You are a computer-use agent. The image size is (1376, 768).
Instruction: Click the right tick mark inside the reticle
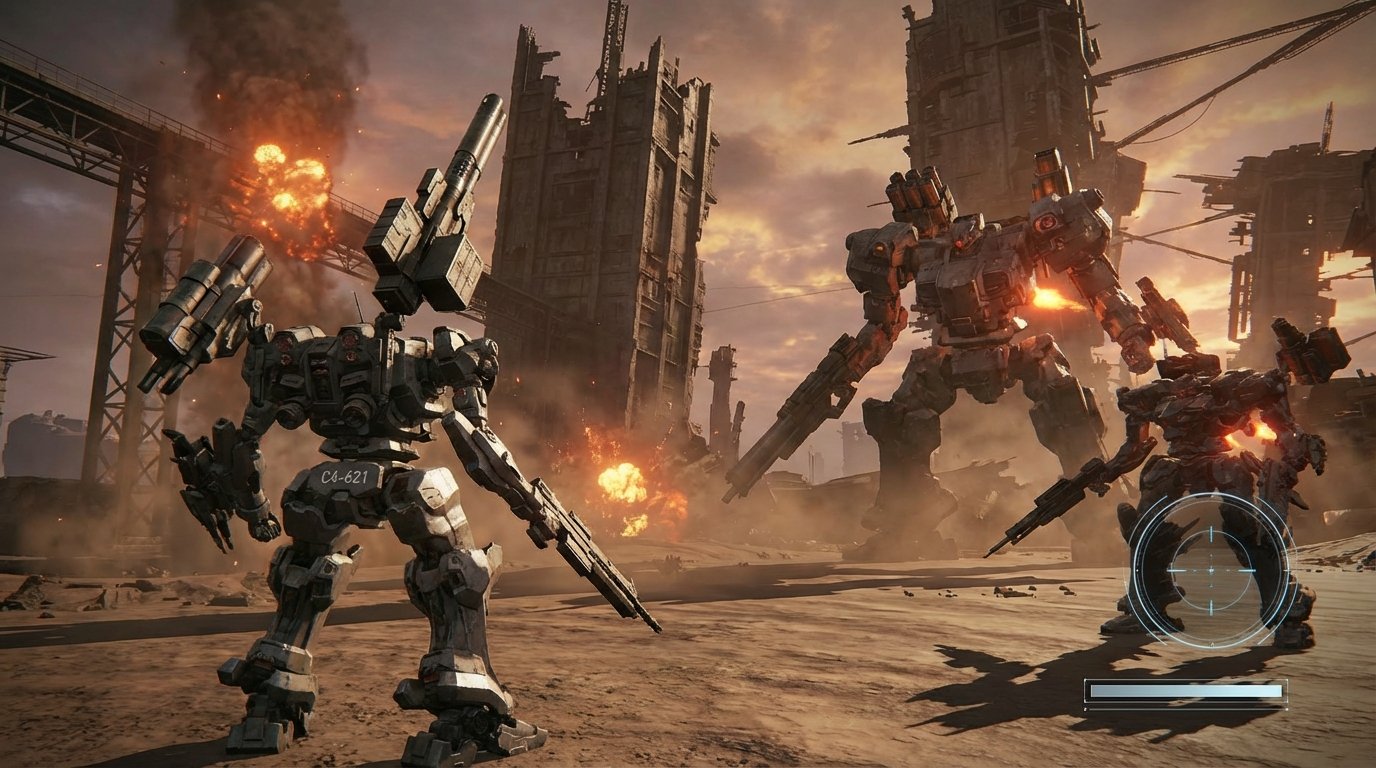(1247, 569)
